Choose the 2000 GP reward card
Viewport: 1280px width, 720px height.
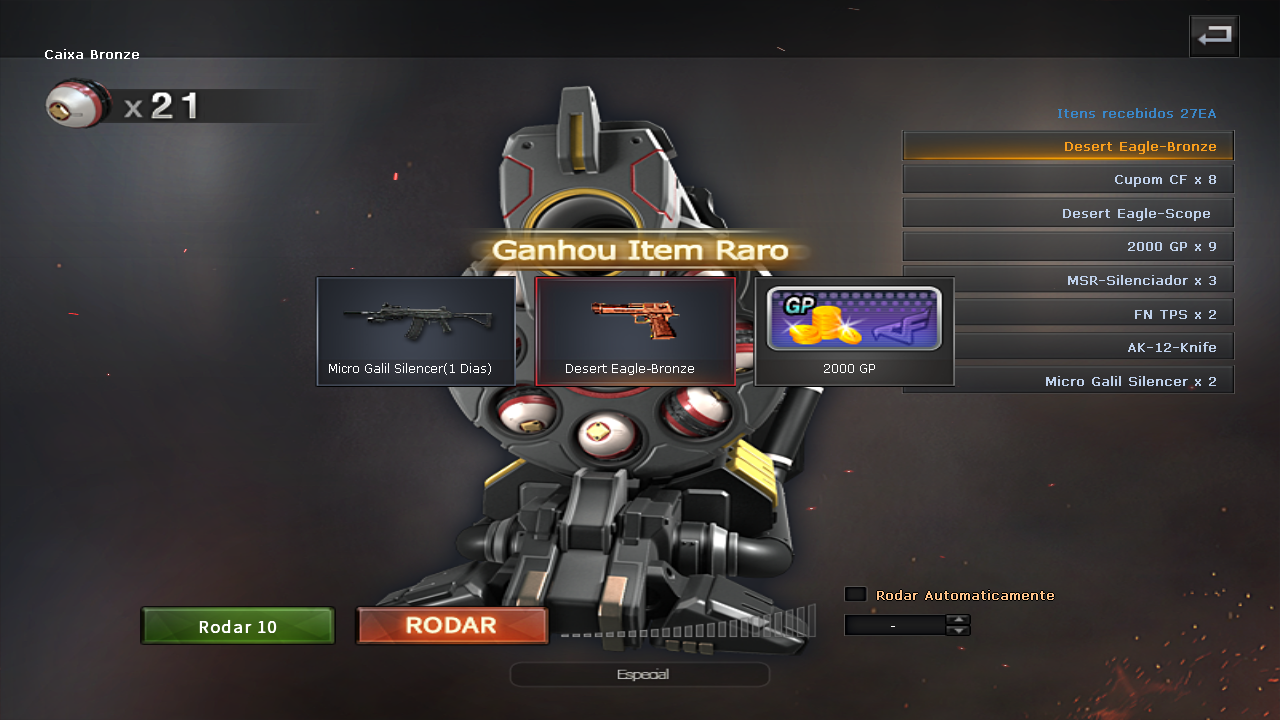[x=854, y=331]
